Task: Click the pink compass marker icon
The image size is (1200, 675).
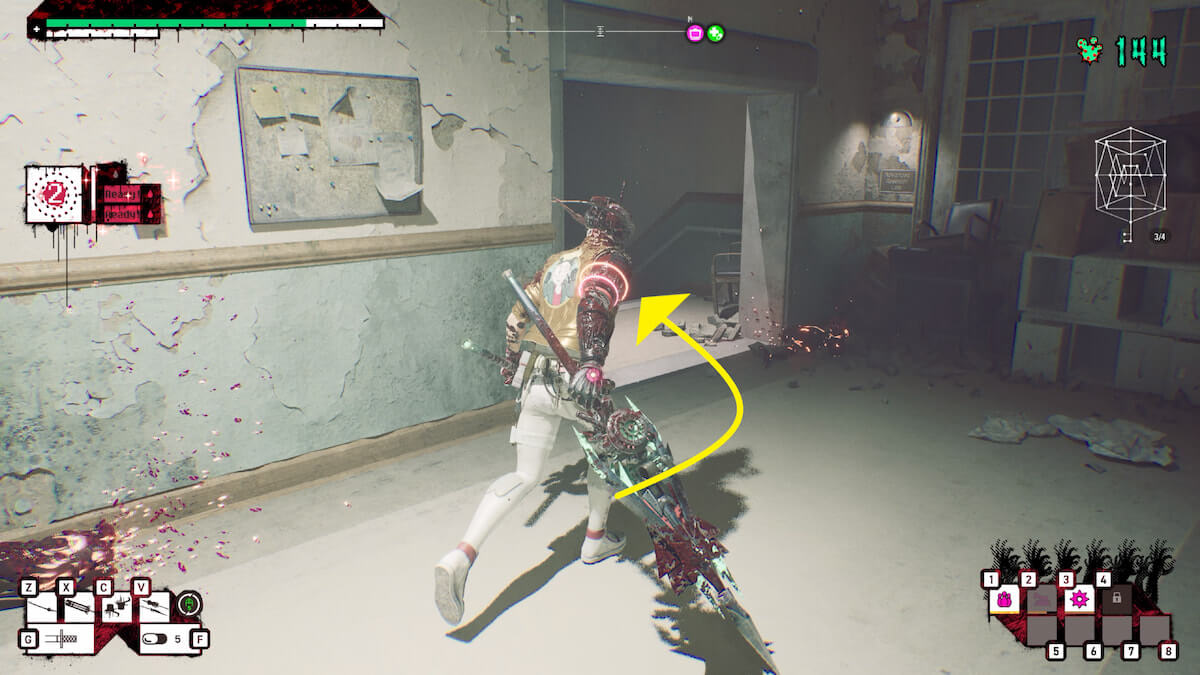Action: click(x=695, y=33)
